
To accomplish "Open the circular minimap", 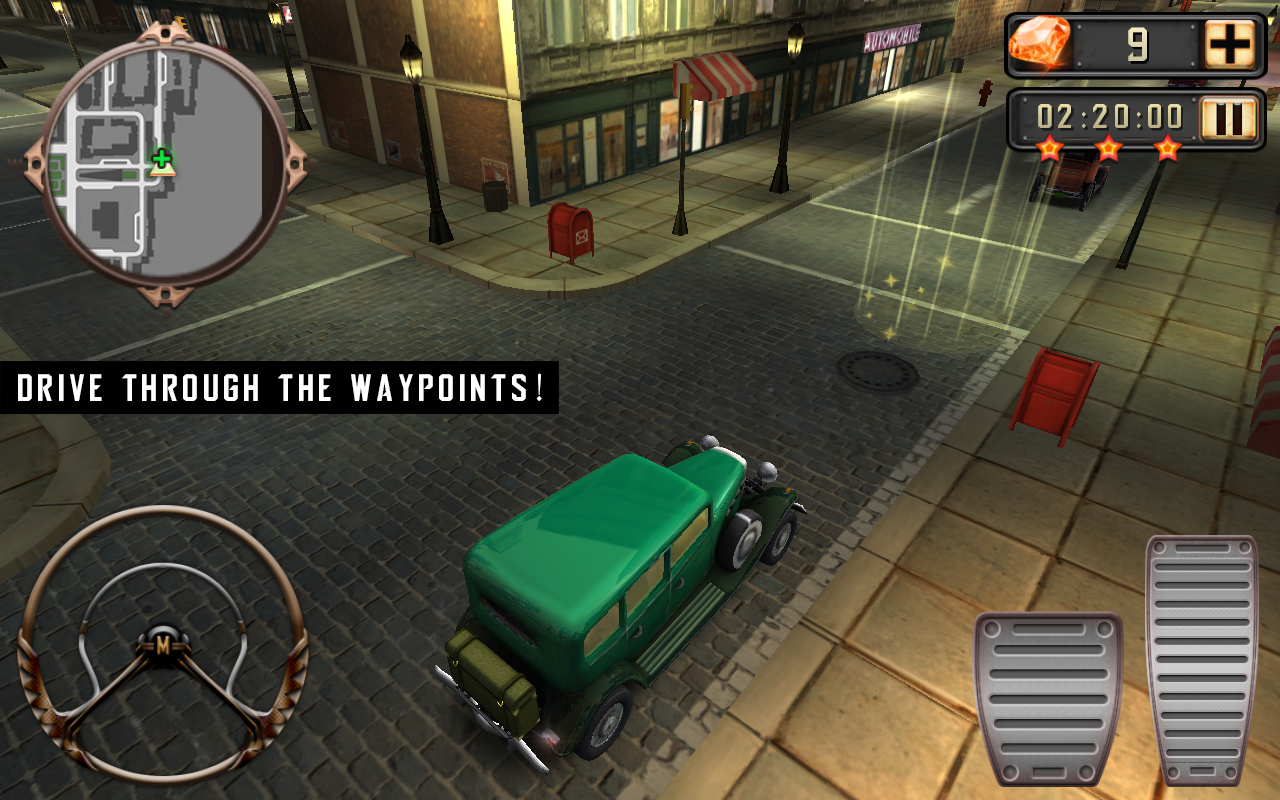I will 164,164.
